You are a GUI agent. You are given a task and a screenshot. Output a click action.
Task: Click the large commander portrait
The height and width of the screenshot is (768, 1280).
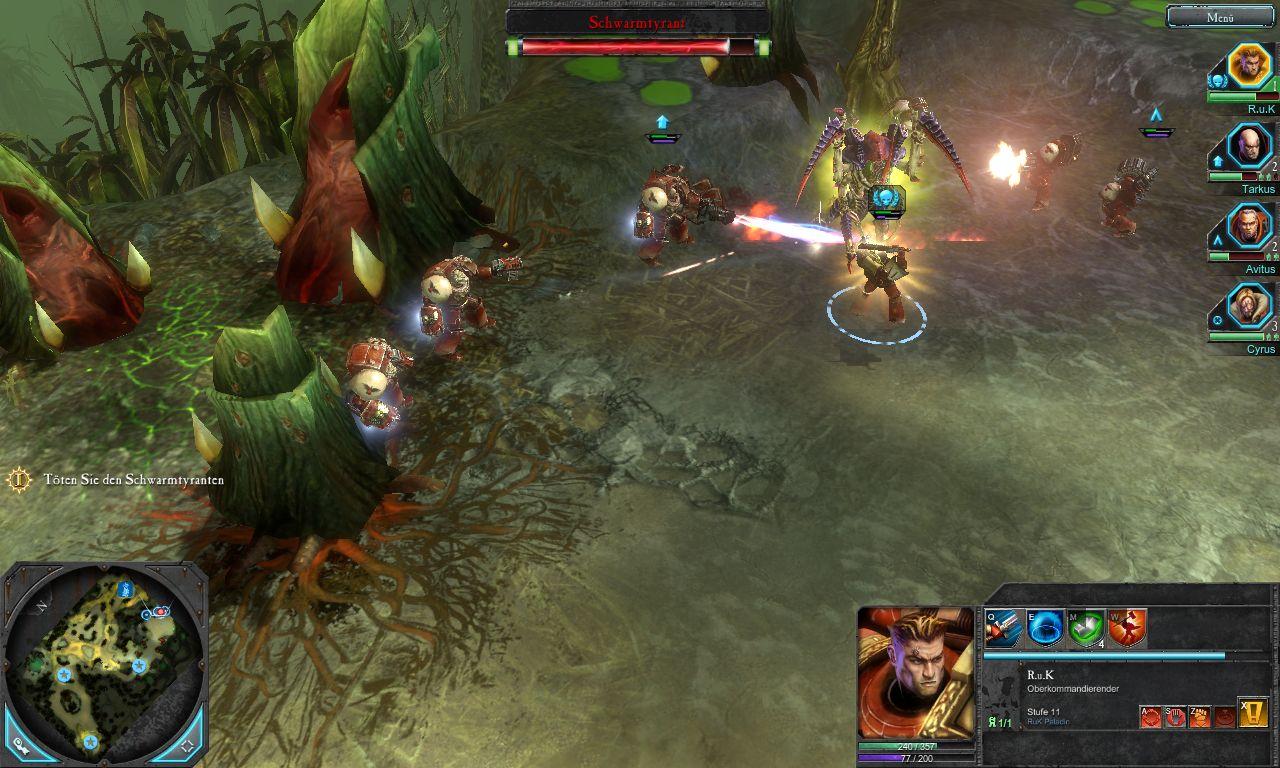point(915,672)
